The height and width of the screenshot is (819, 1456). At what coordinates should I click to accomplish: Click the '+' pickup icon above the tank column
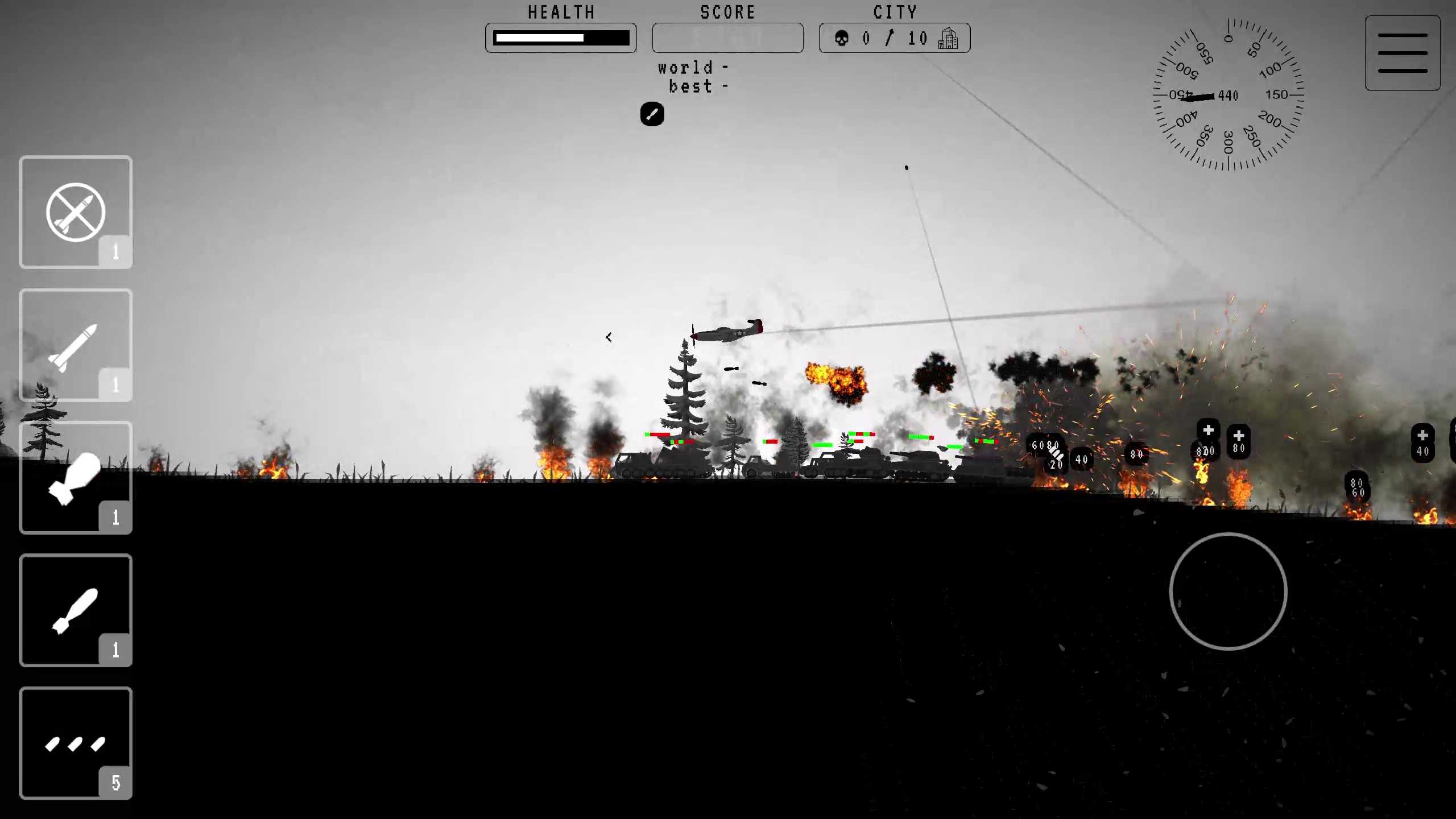[1209, 429]
